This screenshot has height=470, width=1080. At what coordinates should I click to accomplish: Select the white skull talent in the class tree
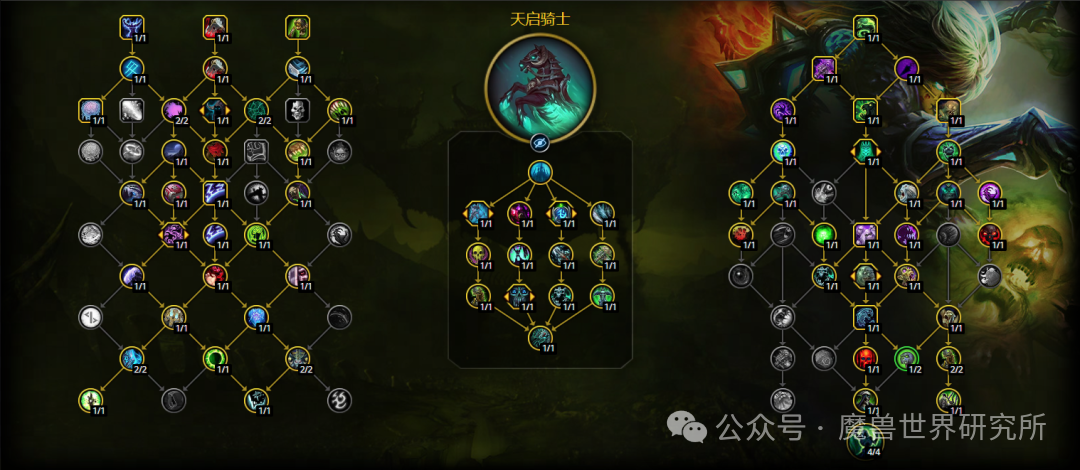[297, 109]
